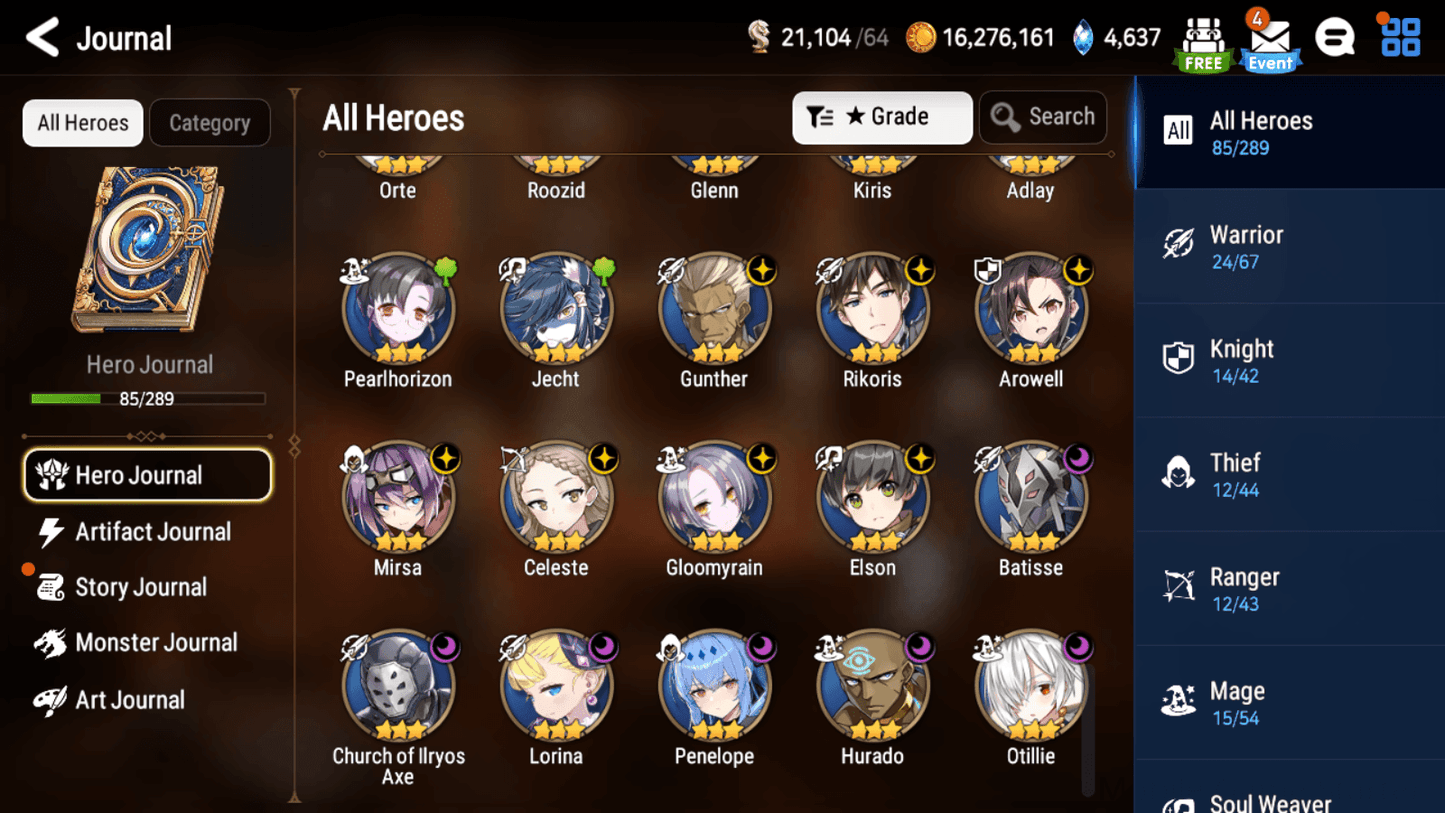View the hero Penelope's portrait
This screenshot has height=813, width=1445.
coord(714,685)
